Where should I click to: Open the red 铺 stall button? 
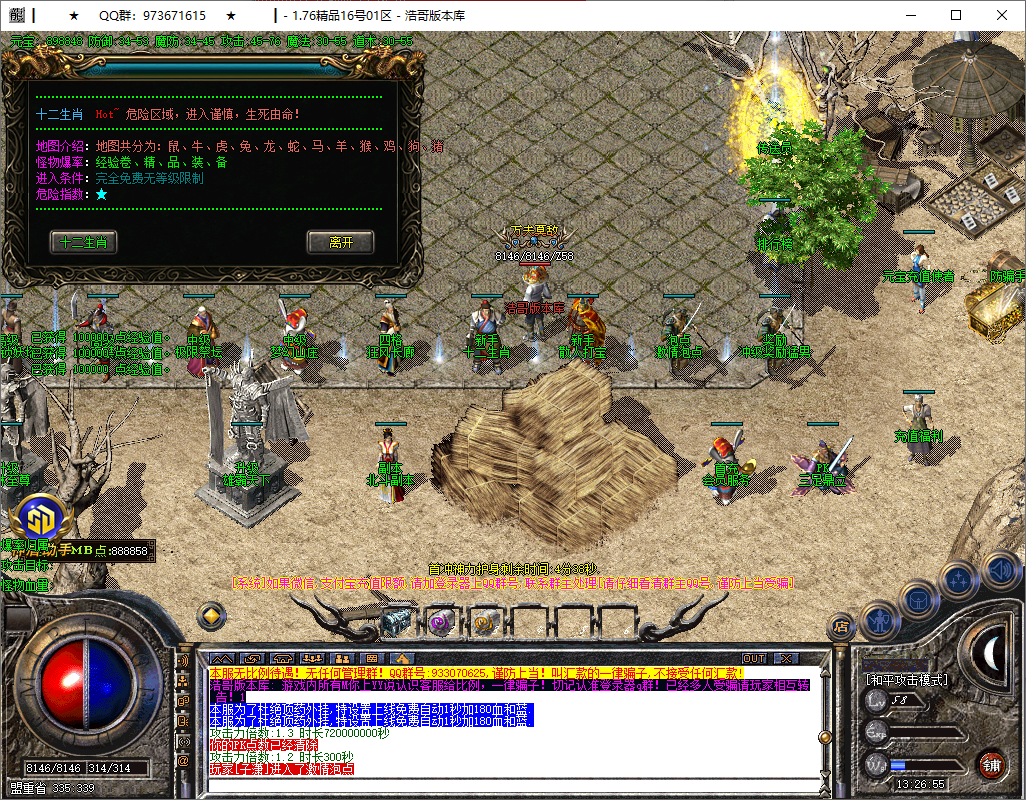(x=990, y=764)
